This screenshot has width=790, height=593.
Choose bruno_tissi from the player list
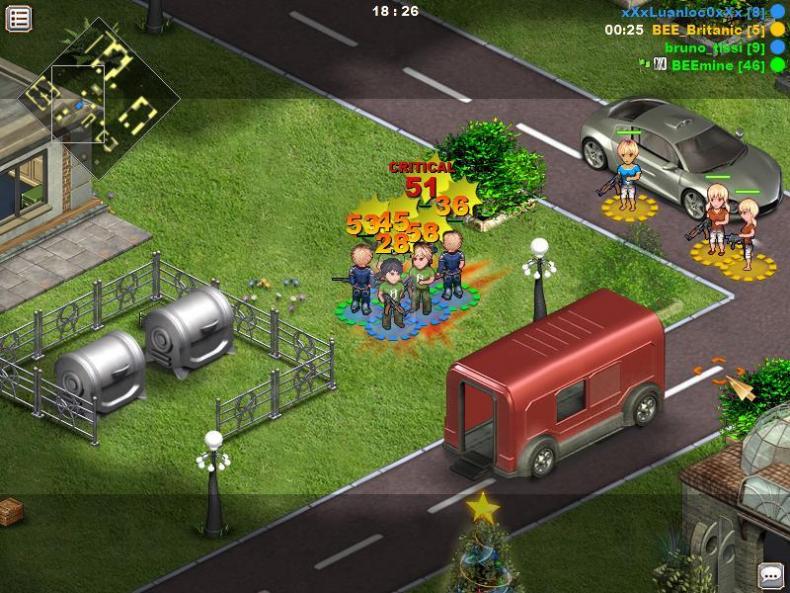714,48
